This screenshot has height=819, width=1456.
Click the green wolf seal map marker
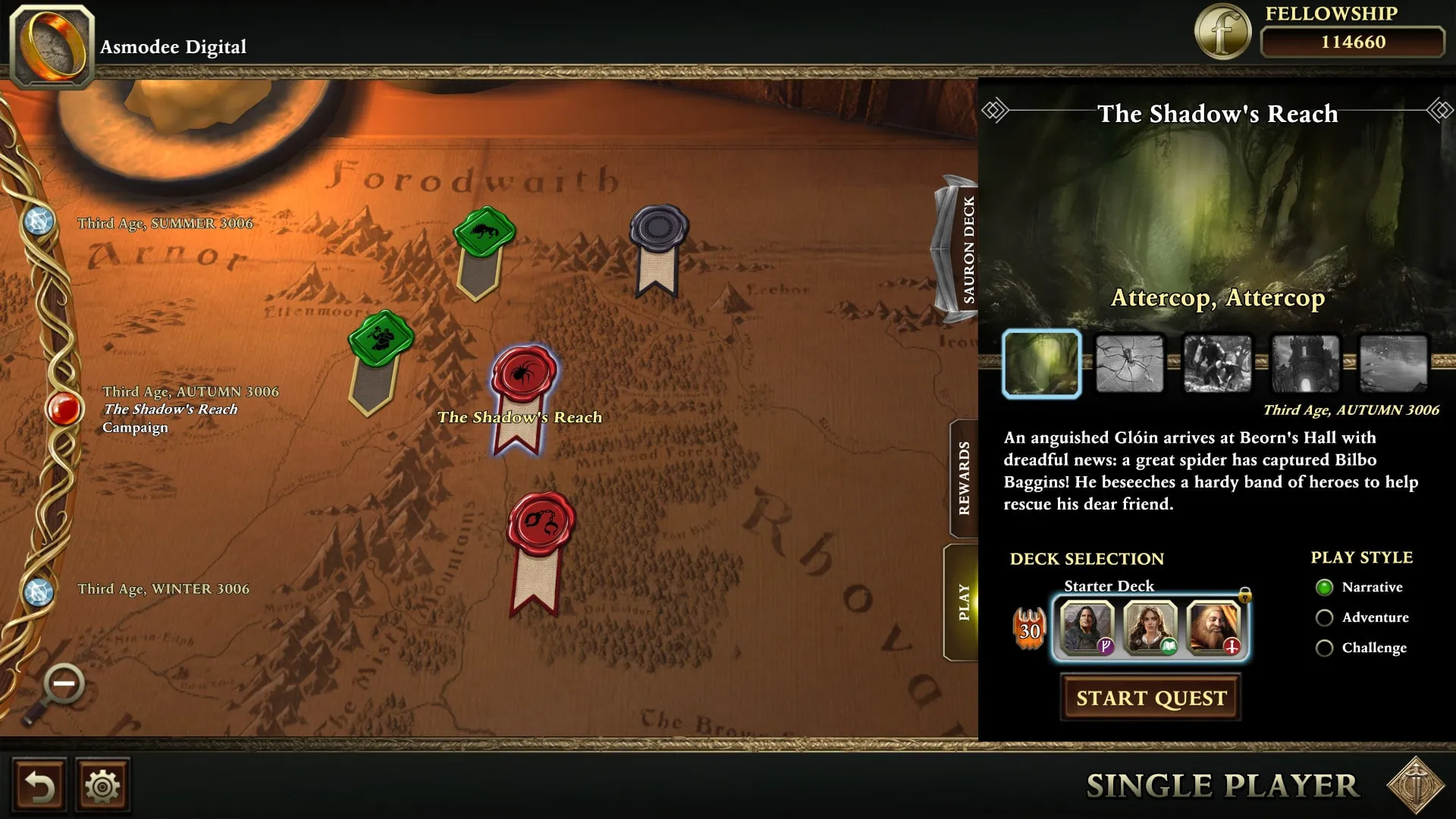coord(484,231)
